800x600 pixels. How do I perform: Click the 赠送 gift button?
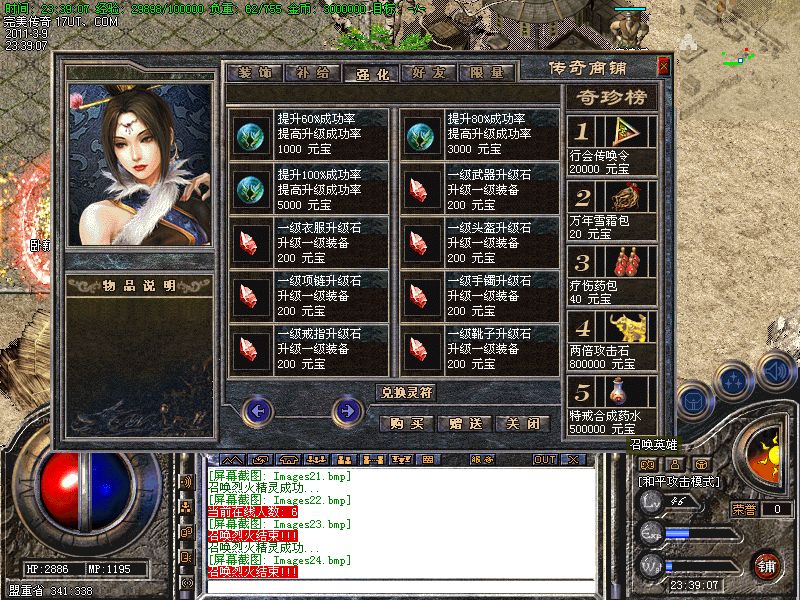[465, 424]
